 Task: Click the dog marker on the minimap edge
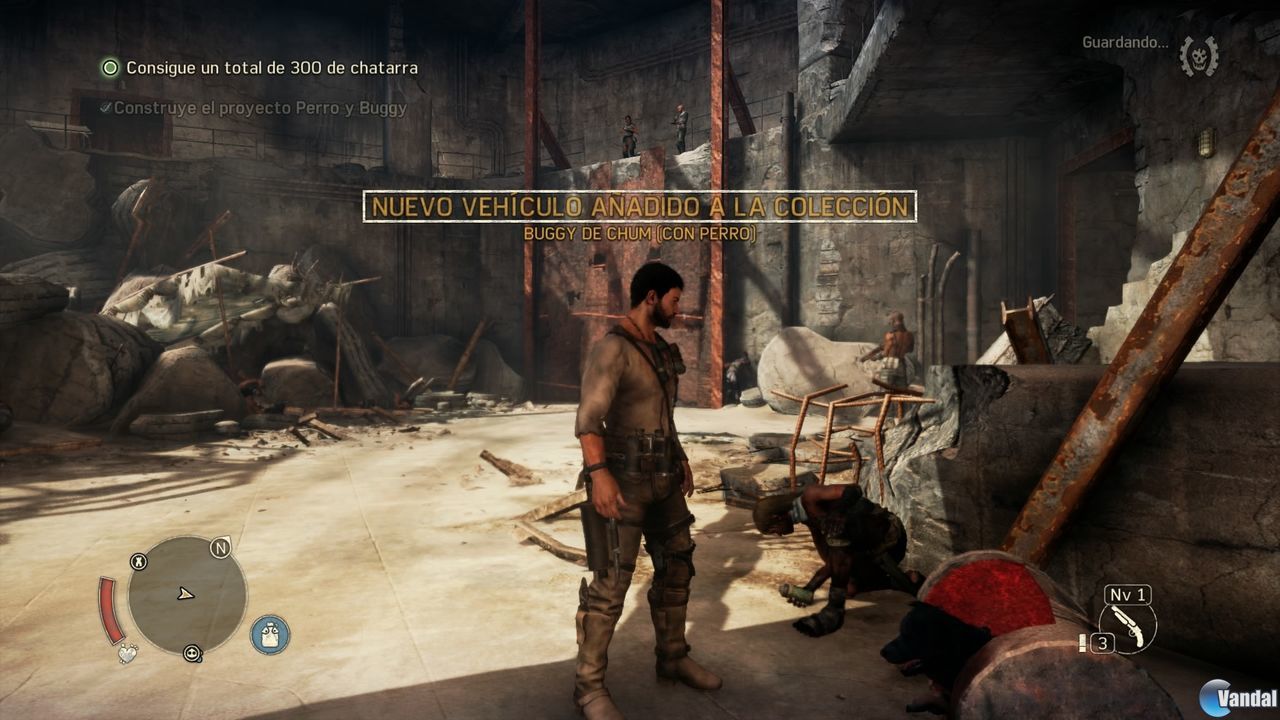139,561
